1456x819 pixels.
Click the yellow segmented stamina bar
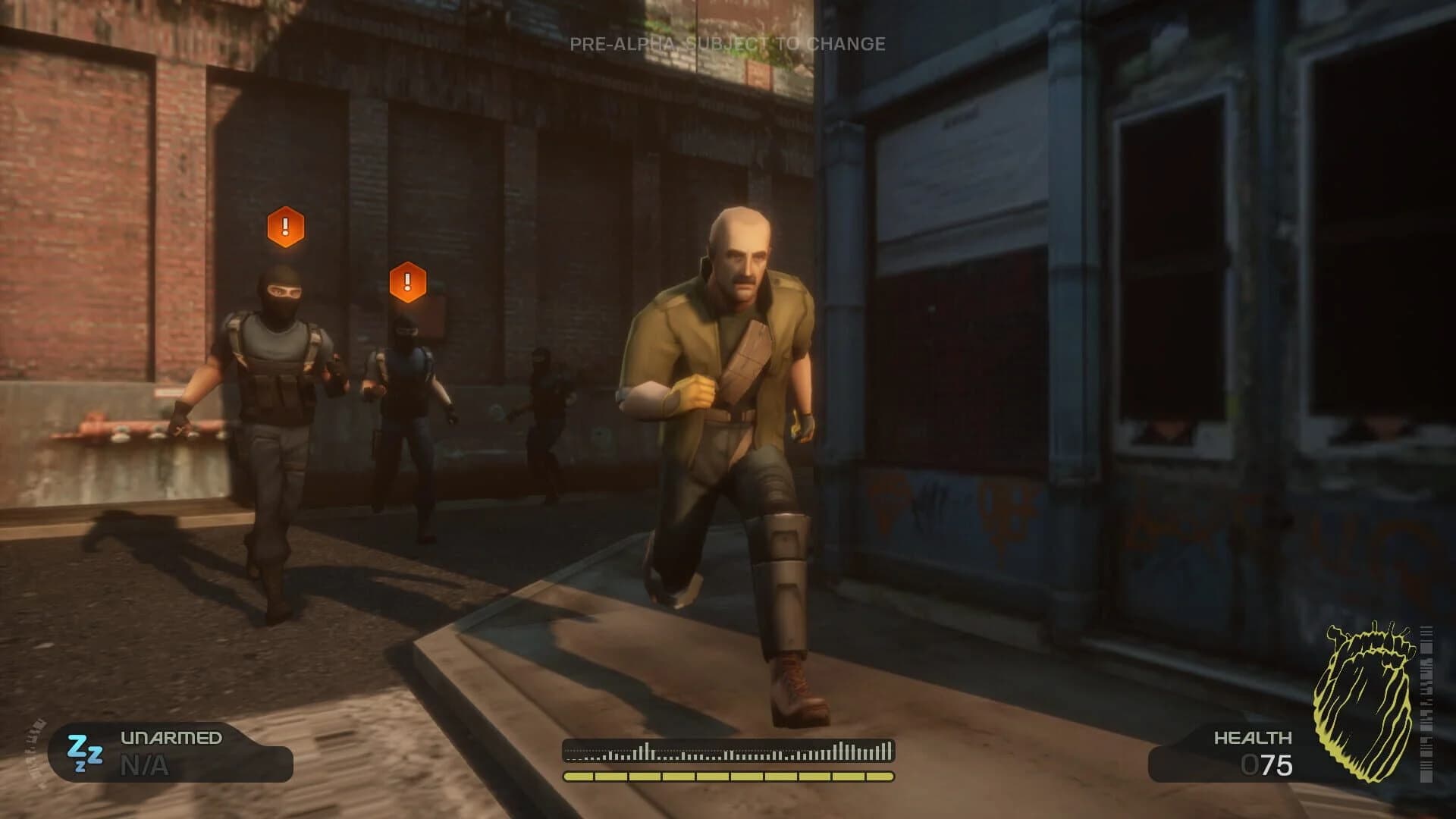[x=728, y=776]
